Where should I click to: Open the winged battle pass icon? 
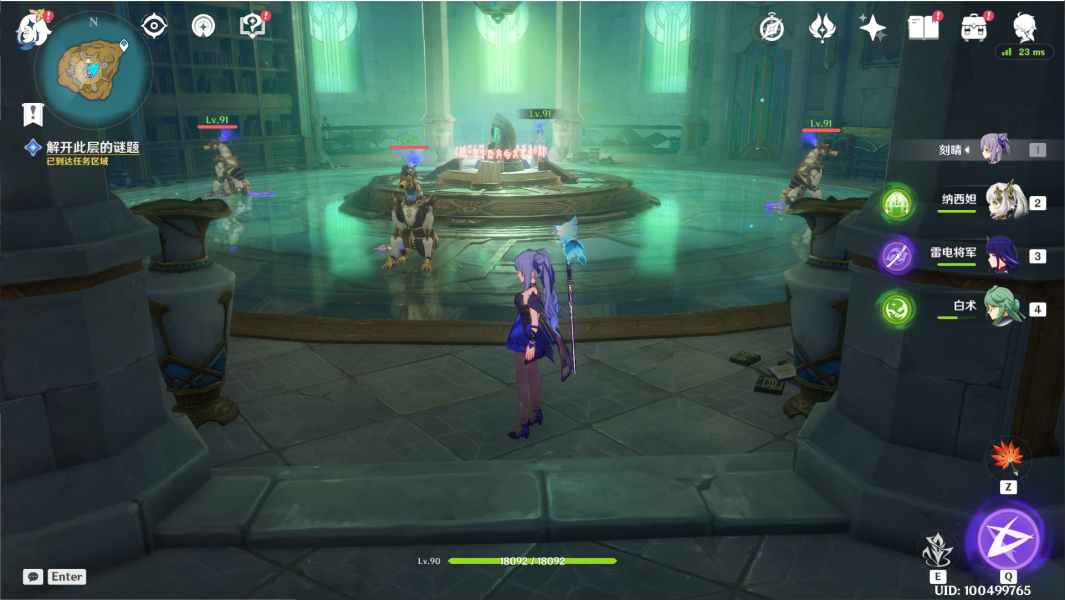click(822, 28)
